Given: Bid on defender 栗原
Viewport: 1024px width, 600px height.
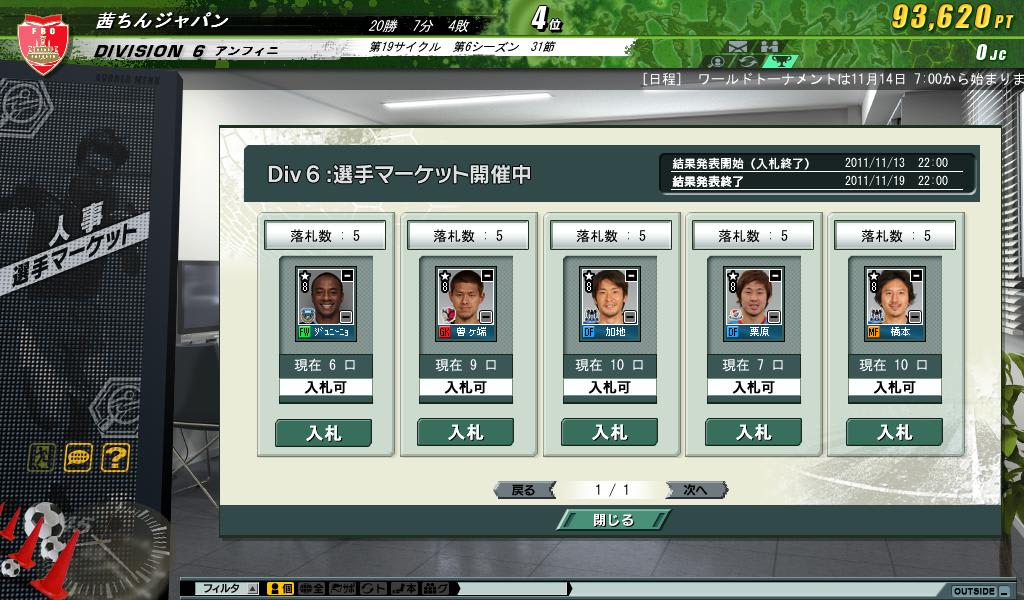Looking at the screenshot, I should pyautogui.click(x=753, y=432).
